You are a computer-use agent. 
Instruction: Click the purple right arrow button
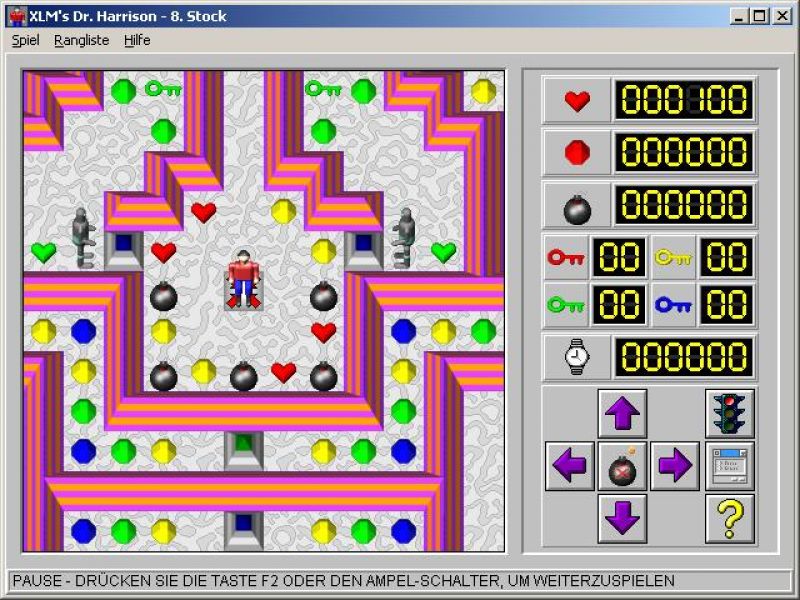[675, 466]
